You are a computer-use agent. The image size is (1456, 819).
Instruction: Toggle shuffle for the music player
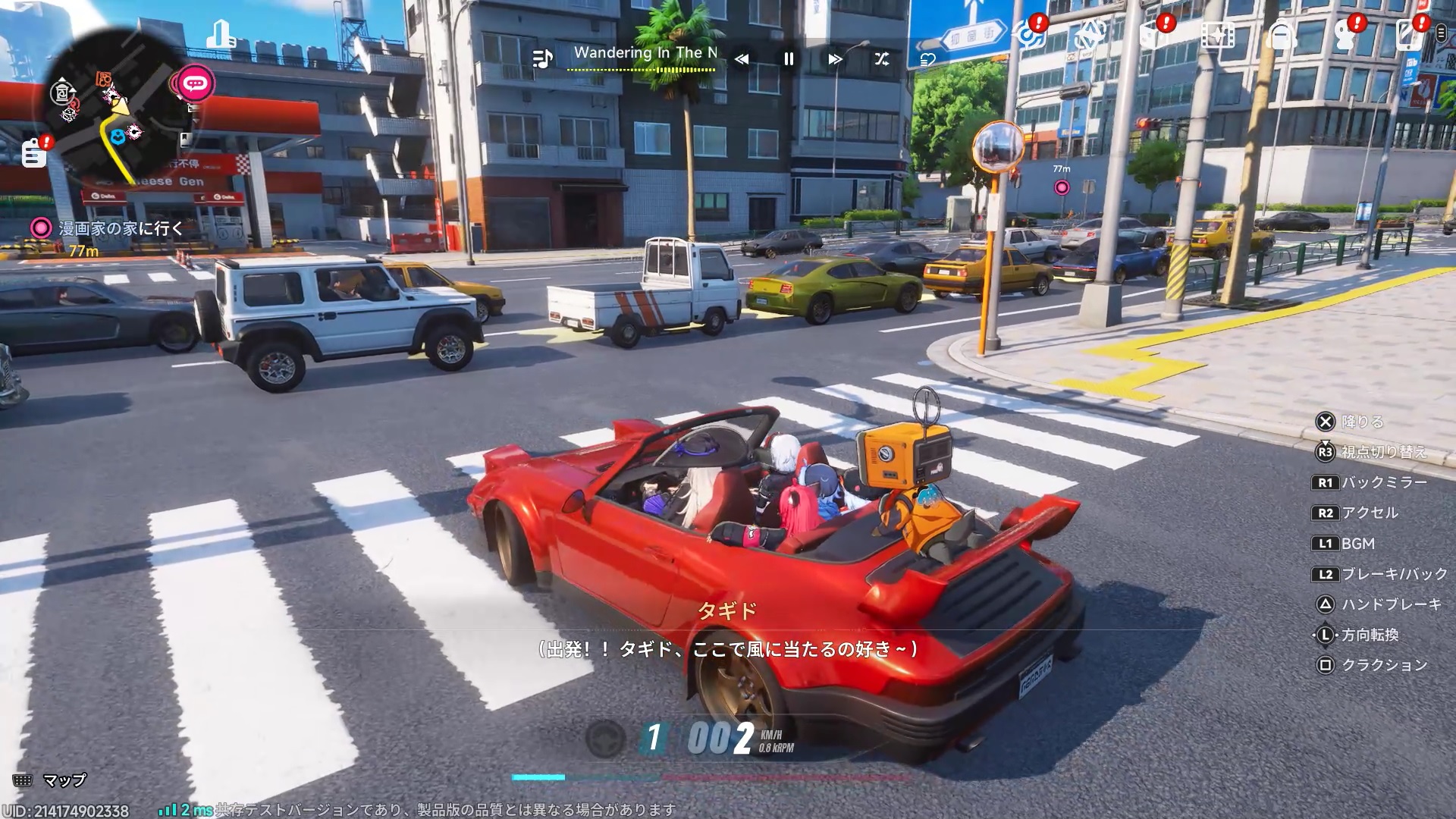coord(881,59)
